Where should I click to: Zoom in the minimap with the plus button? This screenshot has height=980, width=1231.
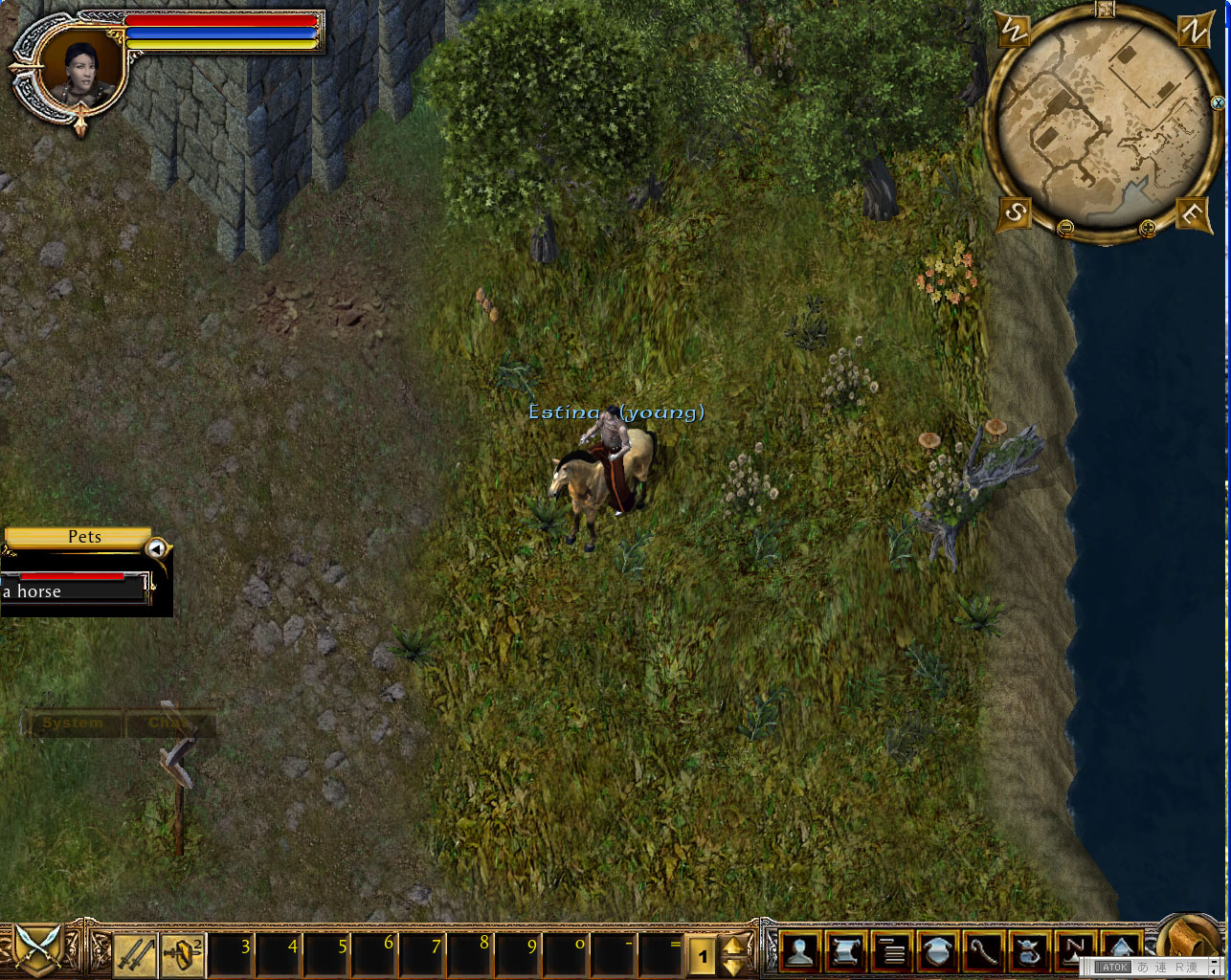point(1147,228)
